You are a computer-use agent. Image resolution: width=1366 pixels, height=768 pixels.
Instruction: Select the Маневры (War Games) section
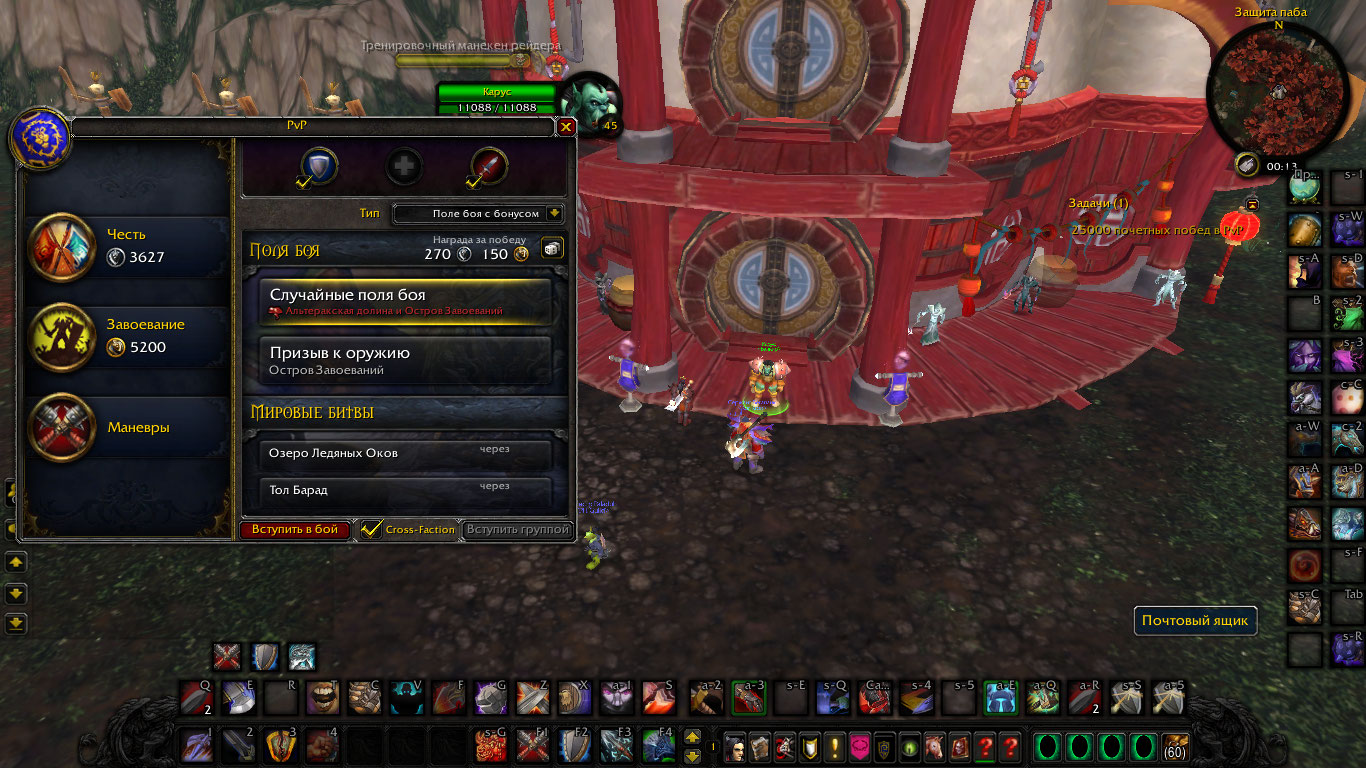pos(128,427)
